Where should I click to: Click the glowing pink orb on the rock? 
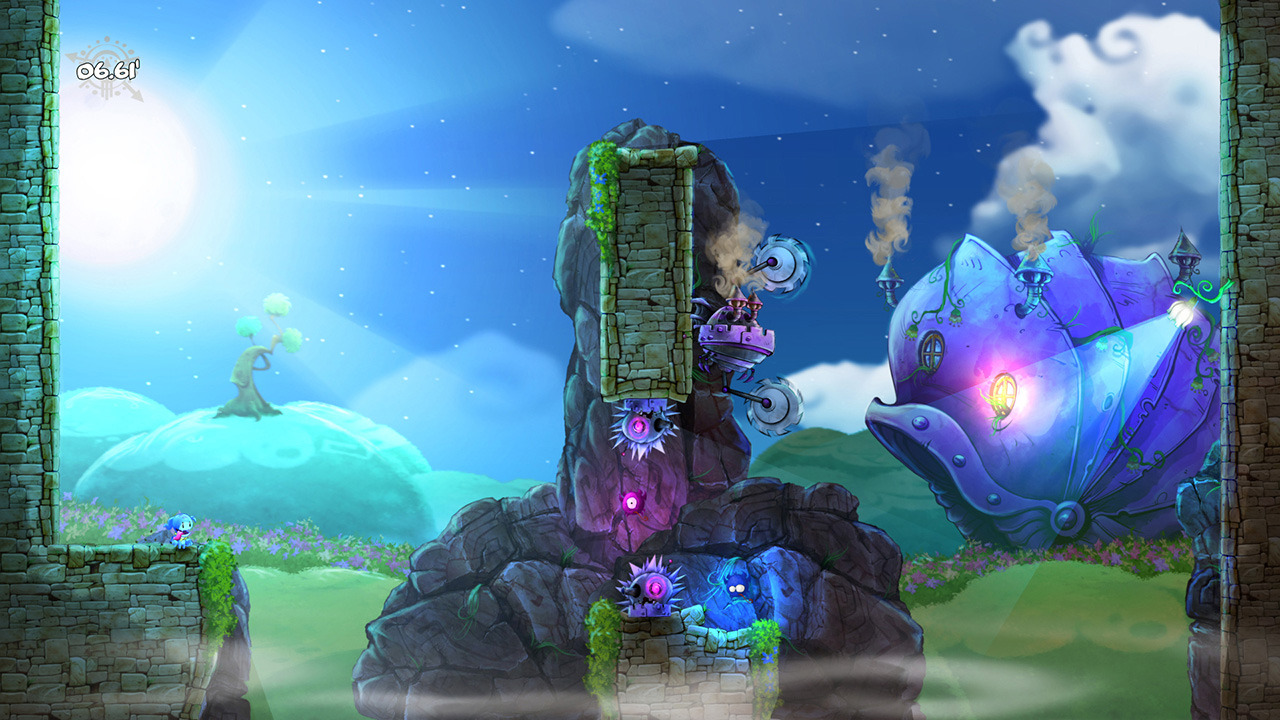[633, 502]
